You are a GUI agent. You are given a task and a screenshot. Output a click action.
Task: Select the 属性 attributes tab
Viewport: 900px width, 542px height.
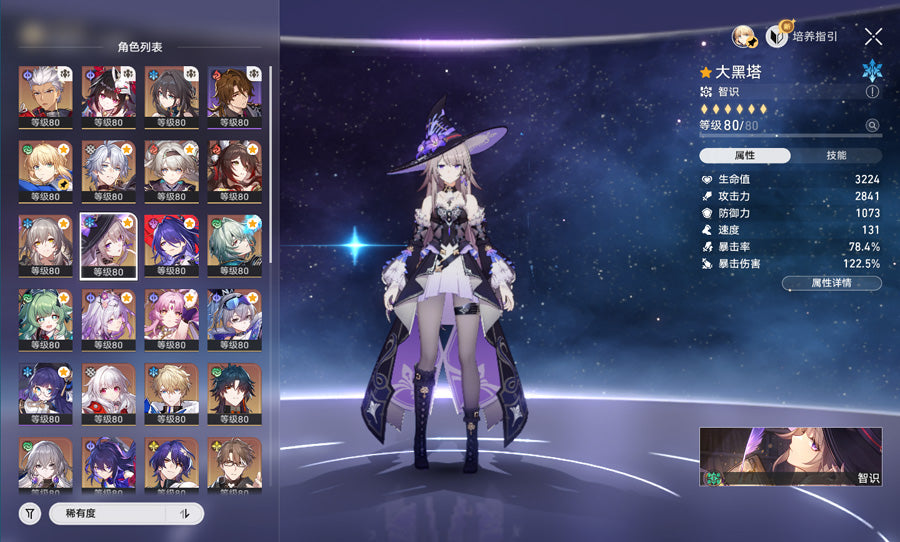point(745,155)
